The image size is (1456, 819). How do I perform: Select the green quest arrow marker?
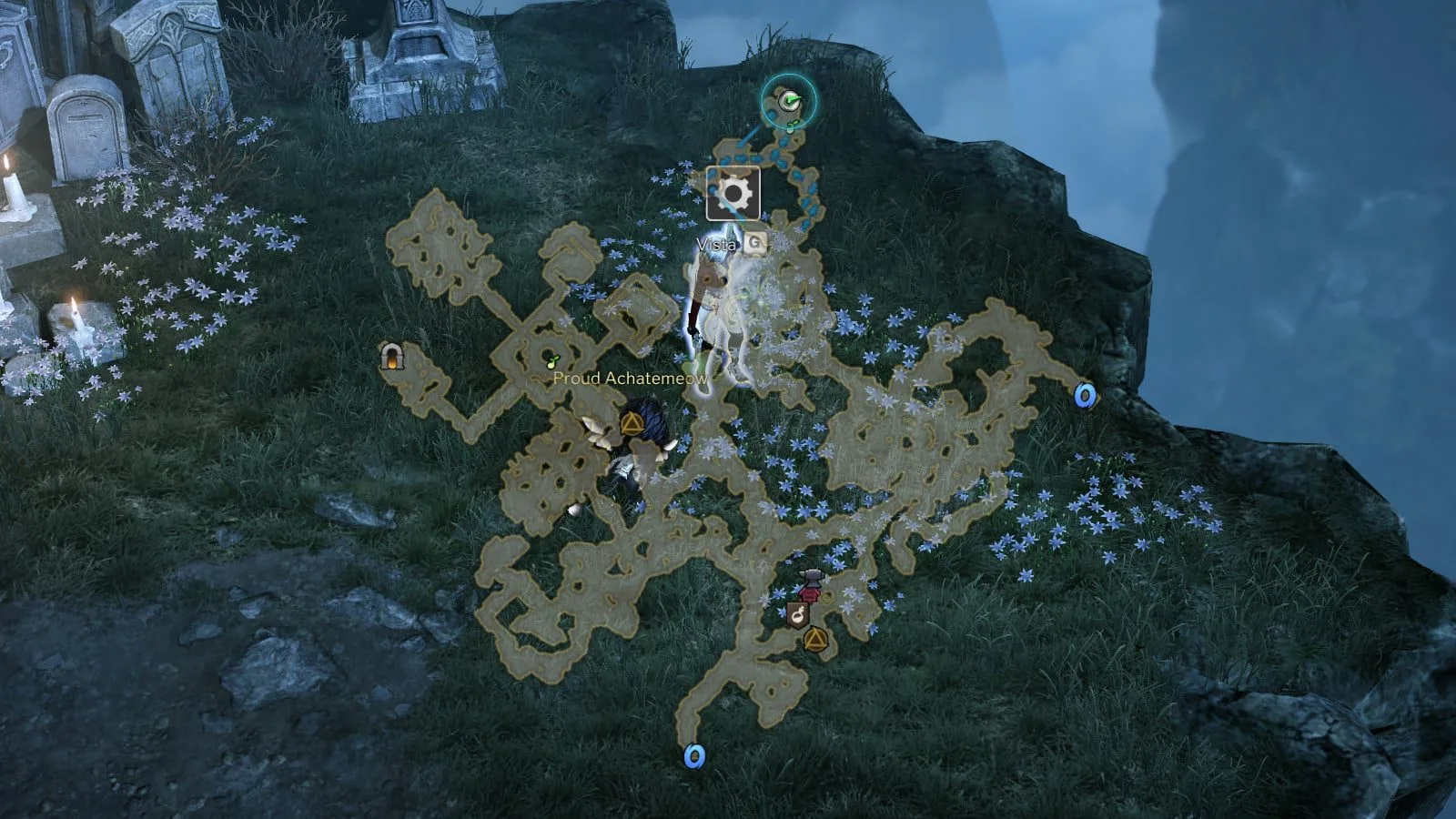coord(789,101)
